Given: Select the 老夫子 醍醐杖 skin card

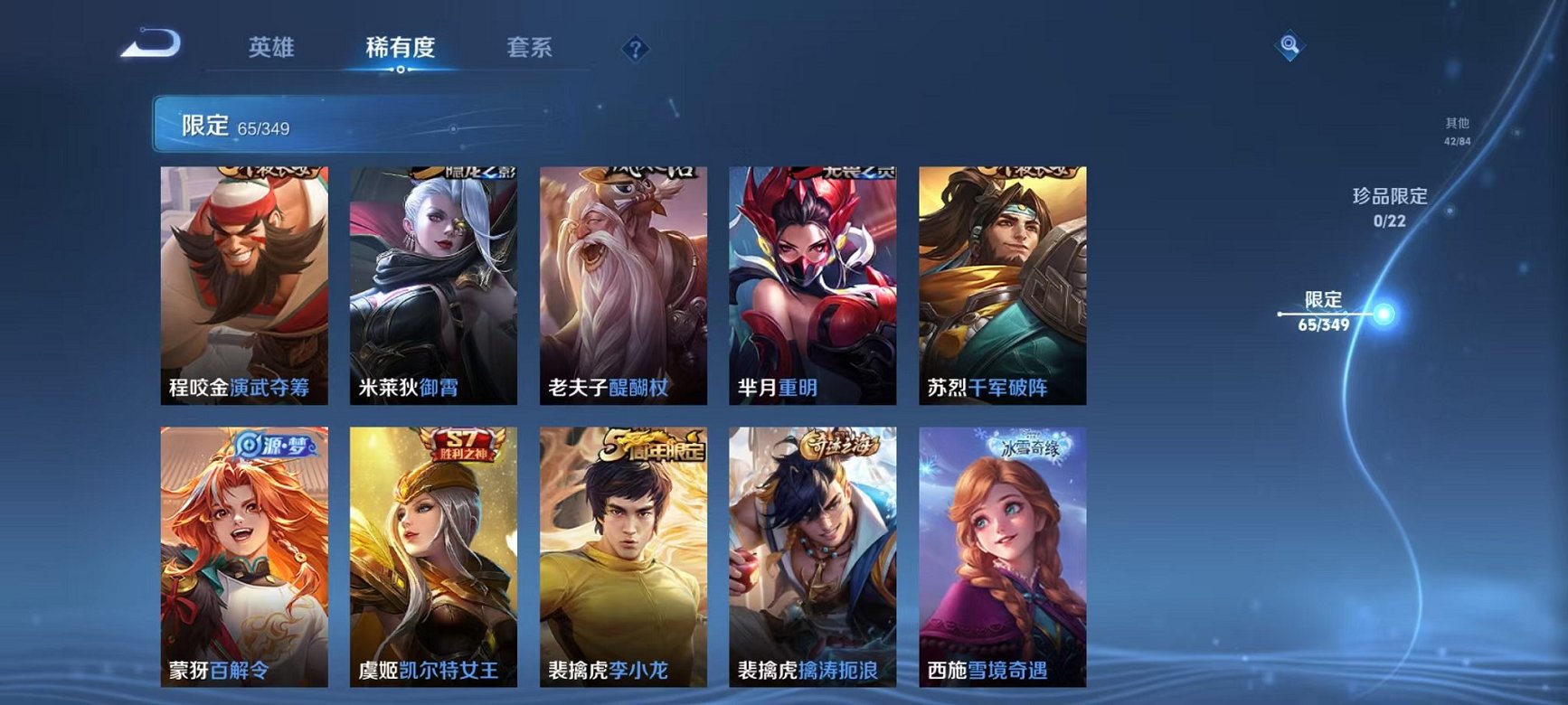Looking at the screenshot, I should [x=624, y=278].
